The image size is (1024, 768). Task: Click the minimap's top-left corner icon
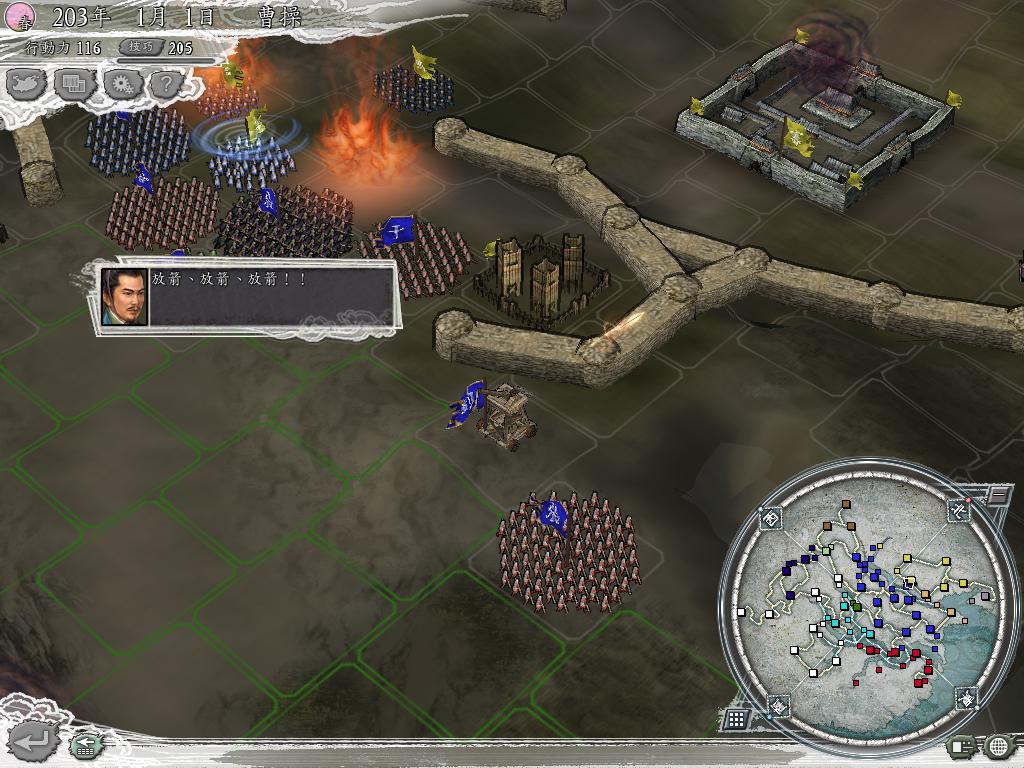[771, 518]
